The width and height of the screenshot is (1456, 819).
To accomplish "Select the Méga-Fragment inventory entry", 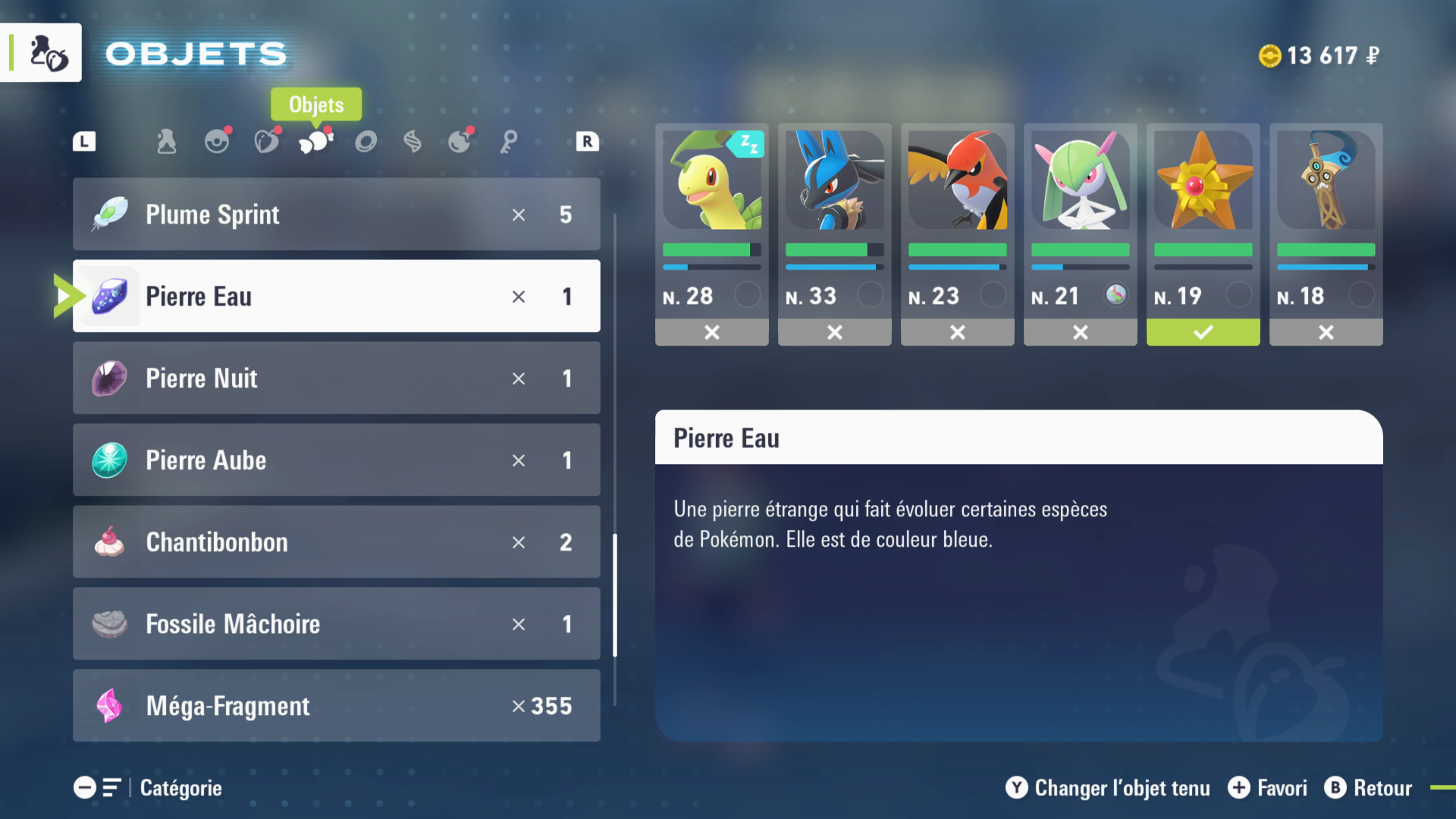I will (336, 706).
